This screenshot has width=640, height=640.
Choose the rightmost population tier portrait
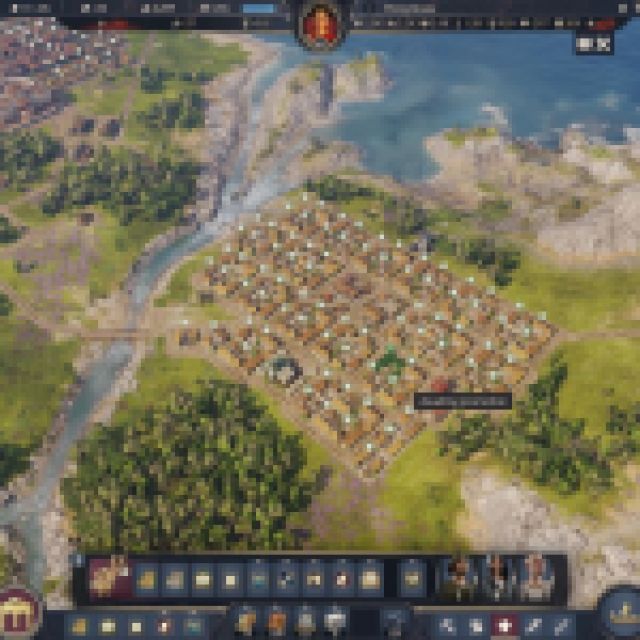click(537, 577)
